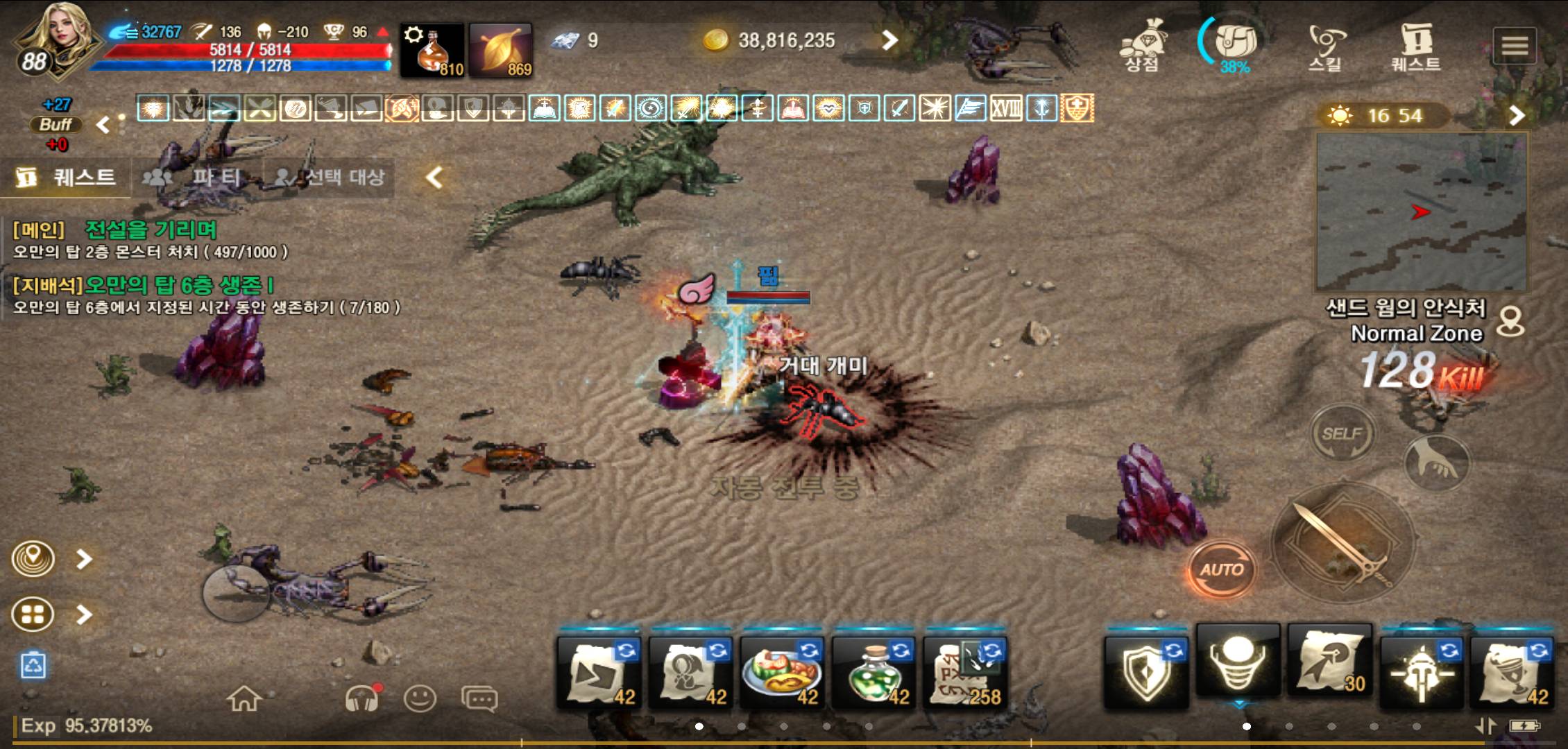Open the 상점 shop

coord(1141,45)
